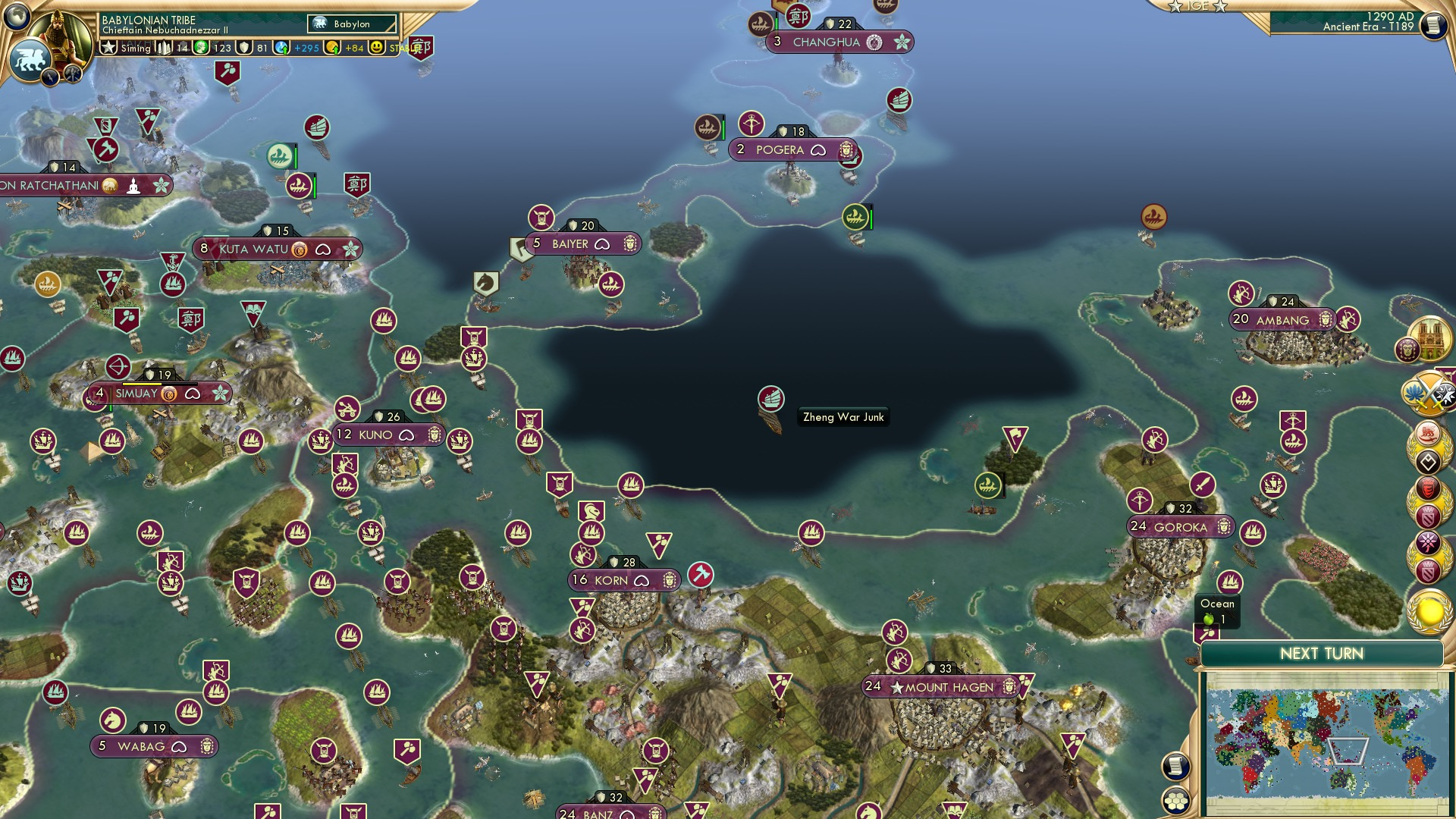
Task: Click the science beaker icon showing +295
Action: tap(280, 47)
